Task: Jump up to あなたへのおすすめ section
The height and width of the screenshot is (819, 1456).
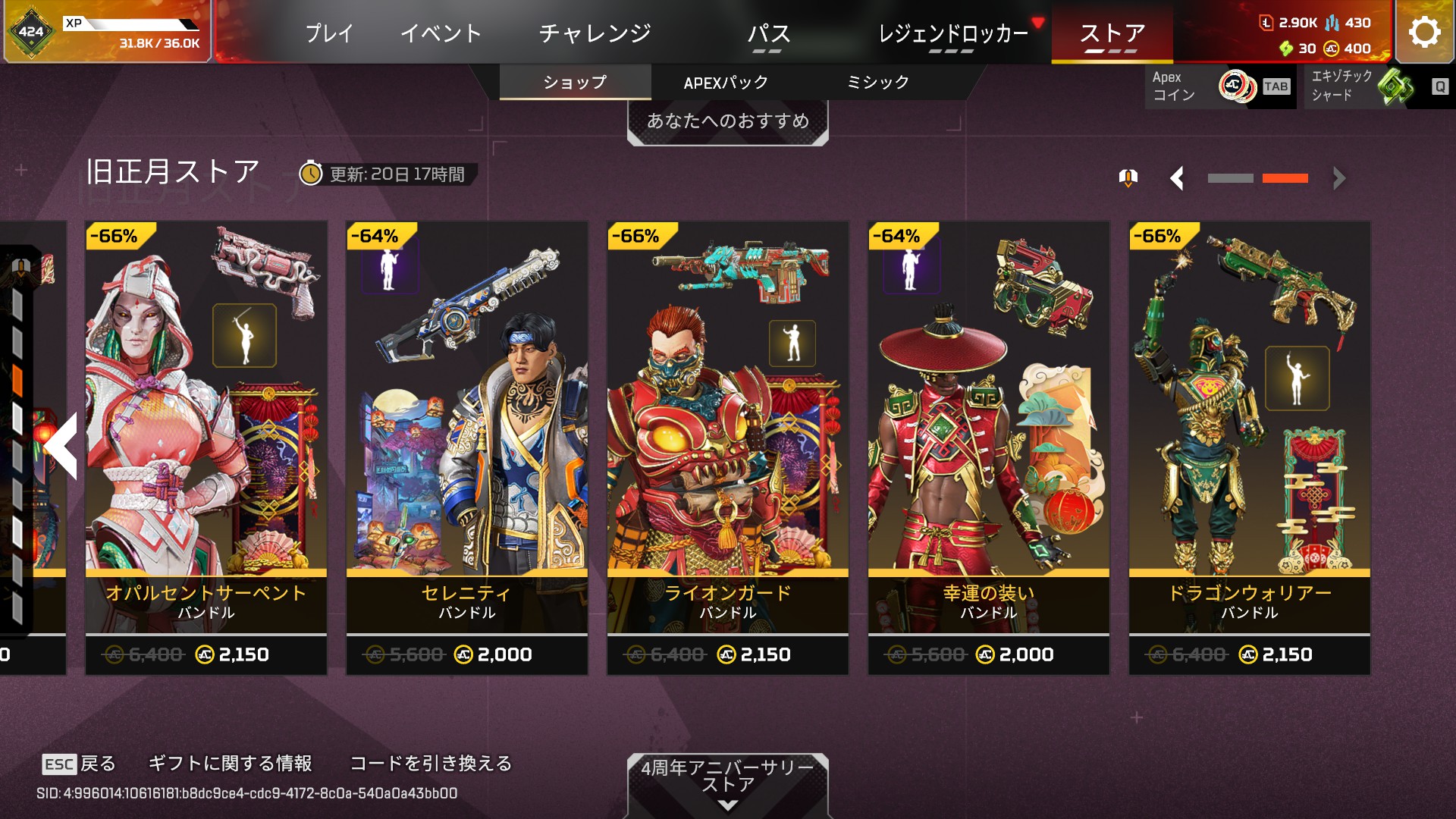Action: coord(727,121)
